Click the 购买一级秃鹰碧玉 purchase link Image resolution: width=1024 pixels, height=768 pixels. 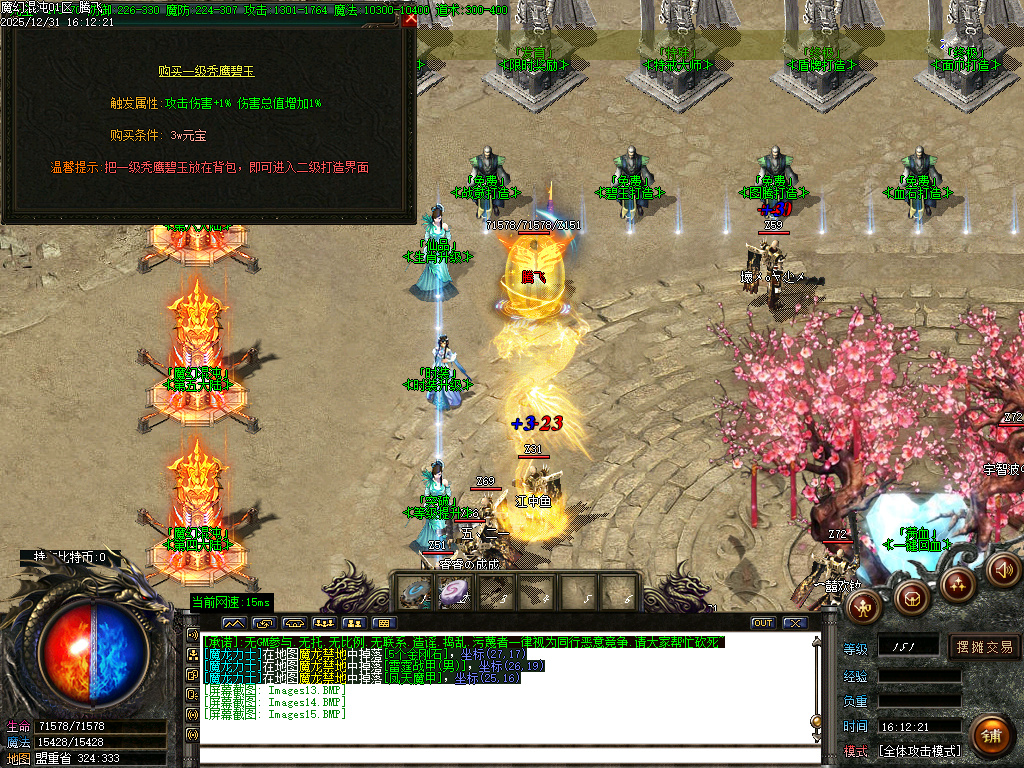click(x=207, y=71)
